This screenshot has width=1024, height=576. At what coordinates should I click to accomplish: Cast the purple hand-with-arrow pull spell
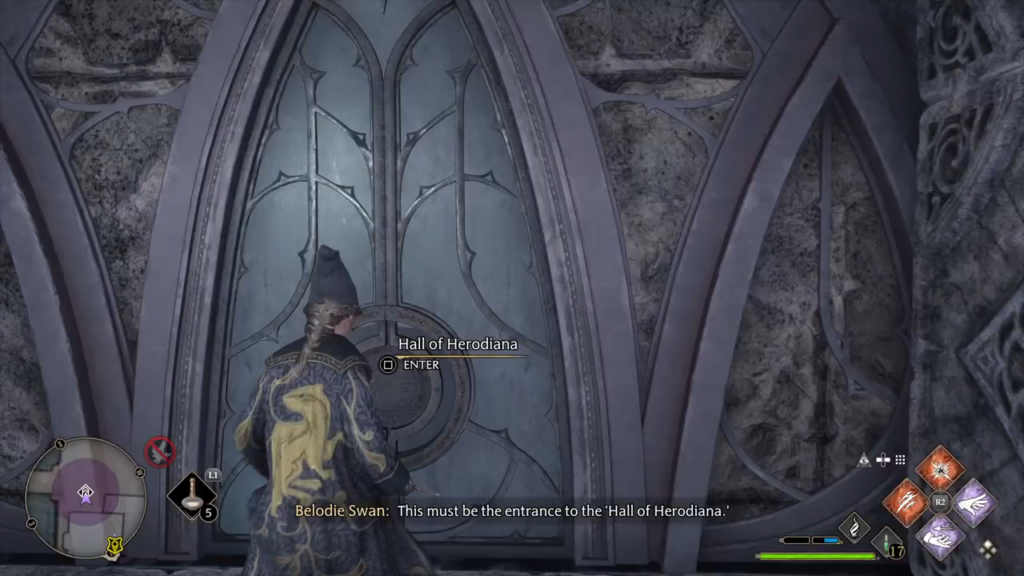(x=939, y=535)
